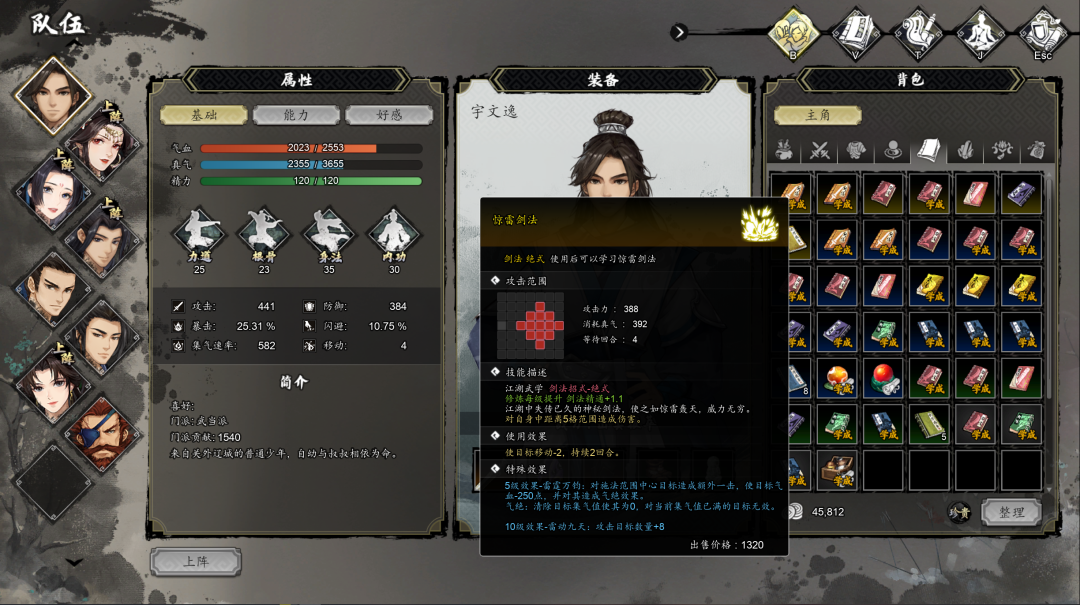
Task: Select the green book stacked five slot
Action: [x=930, y=424]
